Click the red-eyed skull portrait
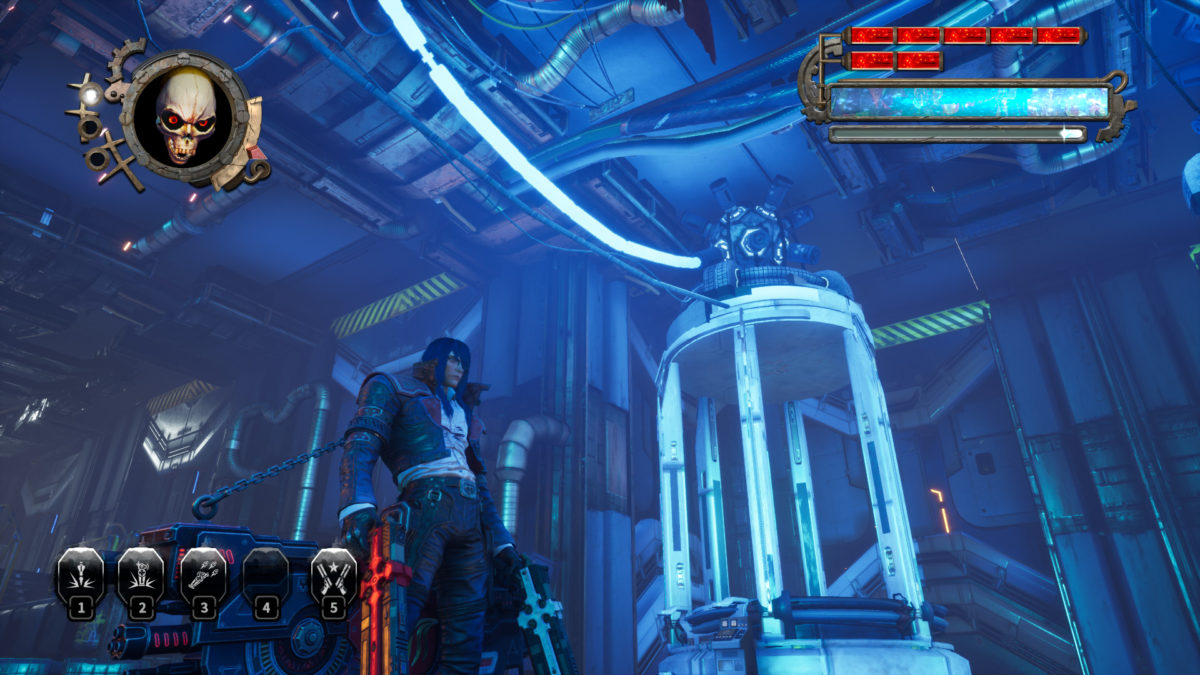Screen dimensions: 1200x675 (x=185, y=118)
